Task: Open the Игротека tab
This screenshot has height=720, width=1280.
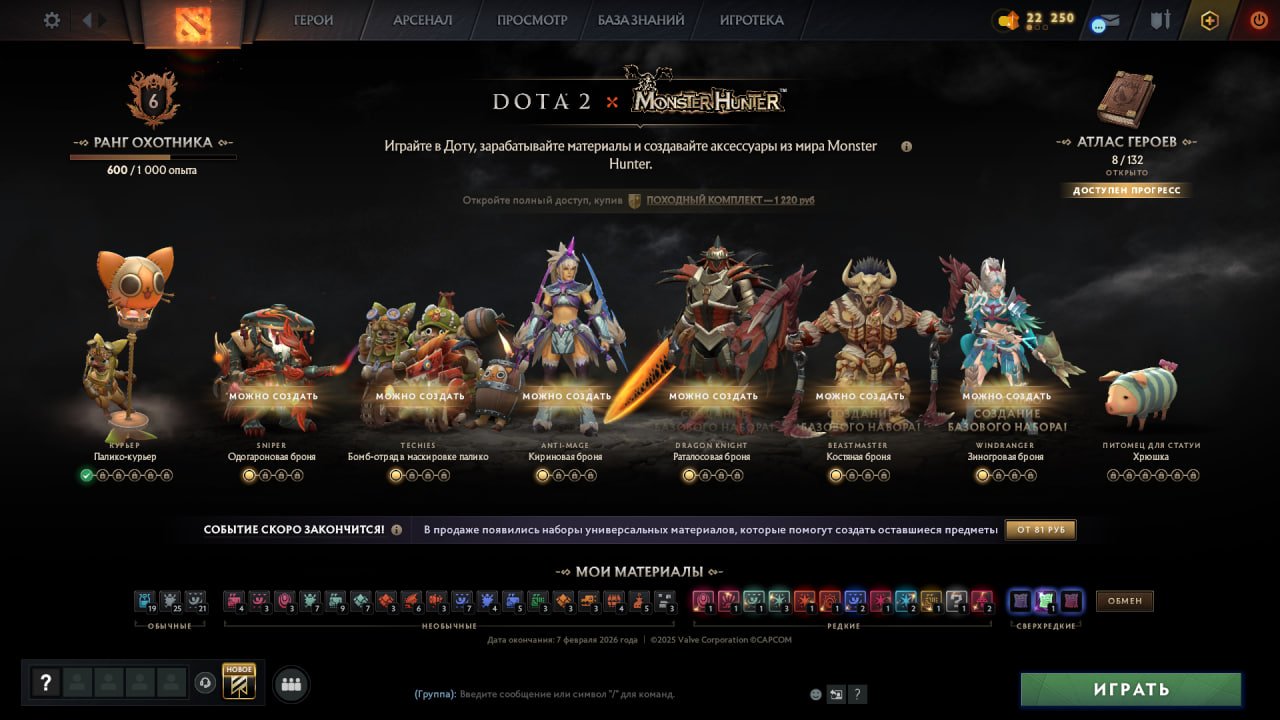Action: [x=751, y=20]
